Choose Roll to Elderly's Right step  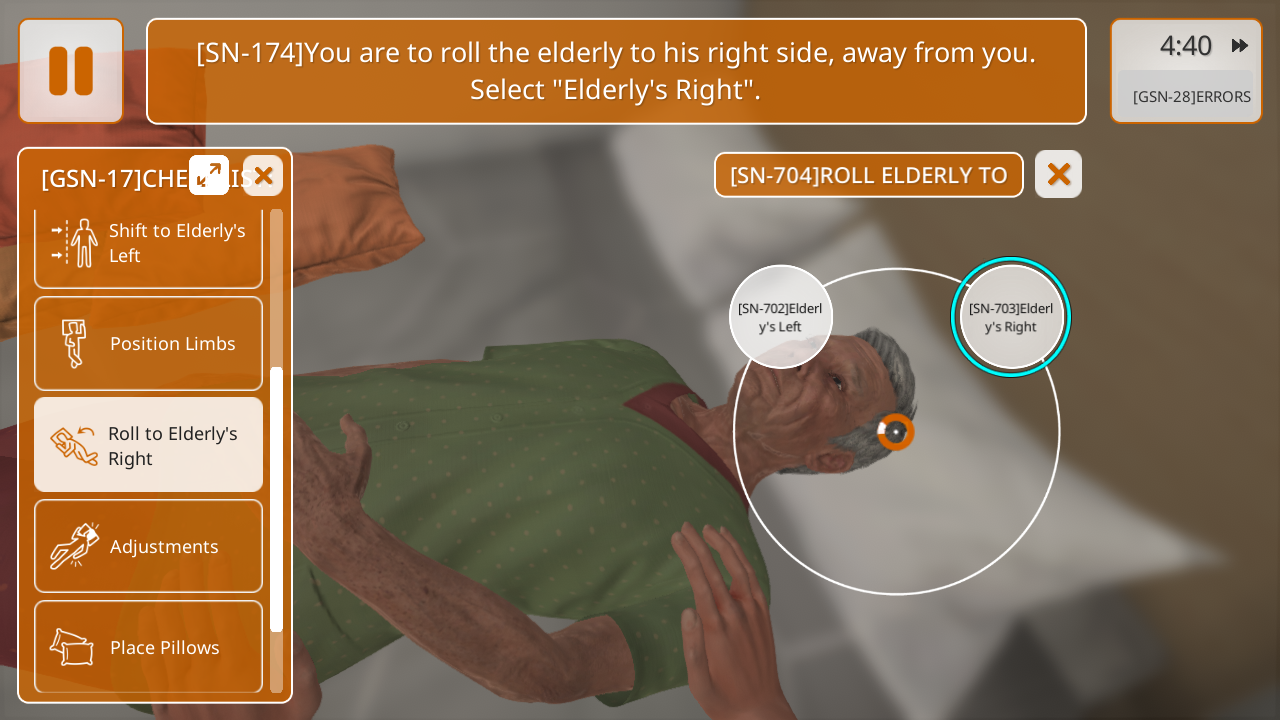pyautogui.click(x=149, y=445)
